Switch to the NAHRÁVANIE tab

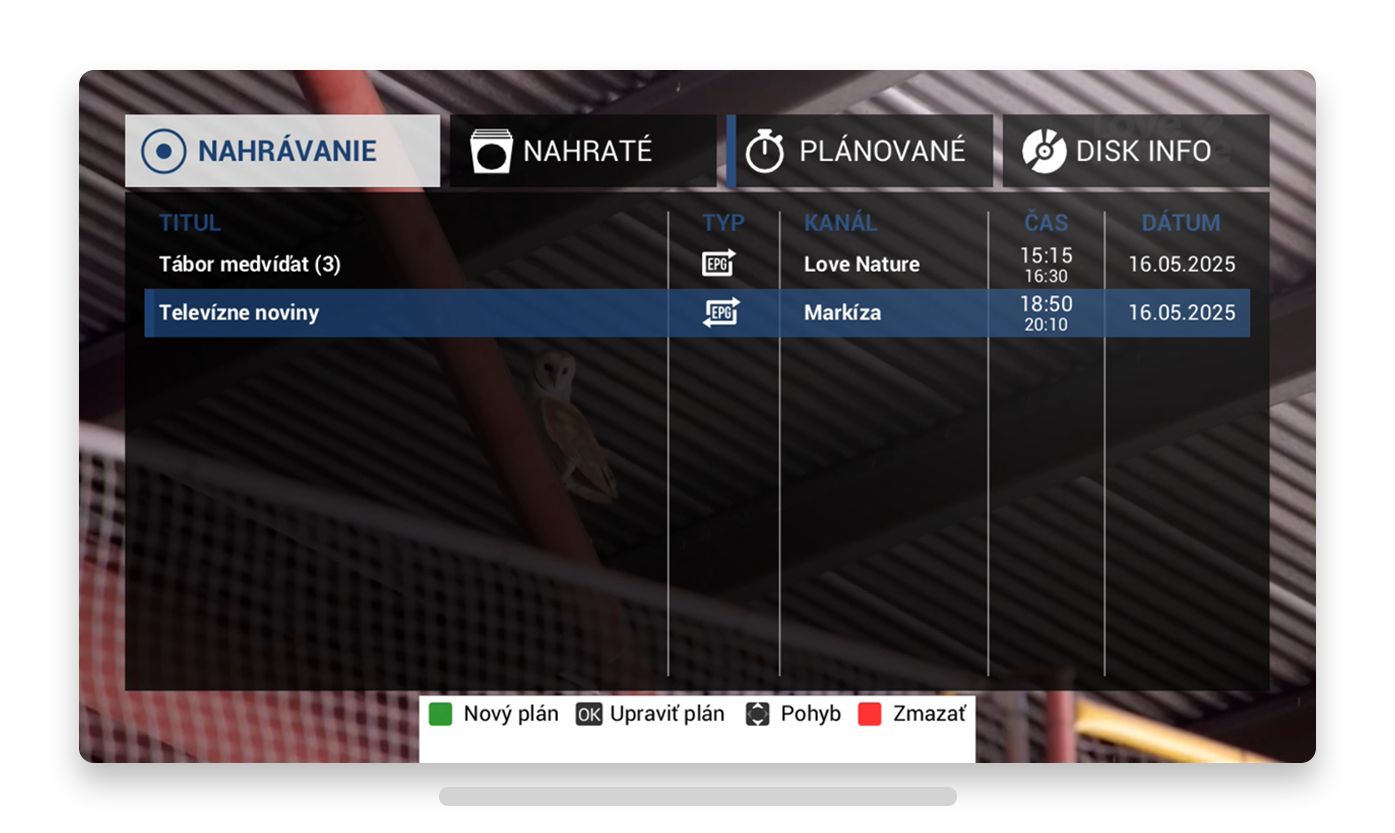coord(282,151)
